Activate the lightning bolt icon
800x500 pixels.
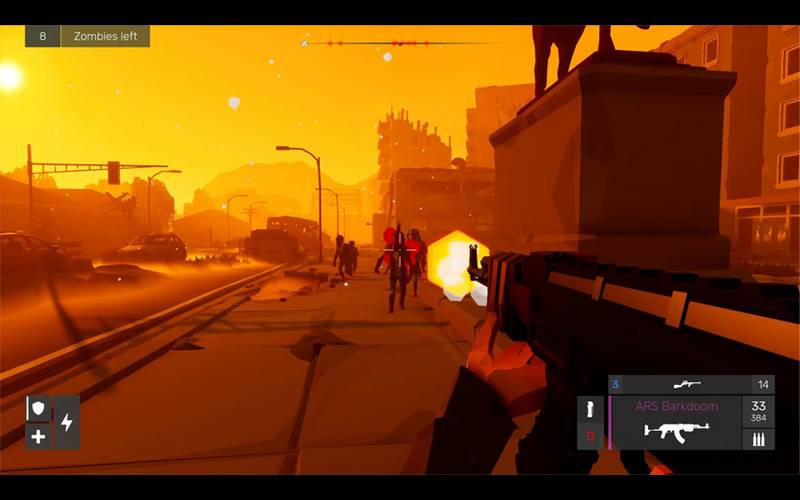point(67,422)
